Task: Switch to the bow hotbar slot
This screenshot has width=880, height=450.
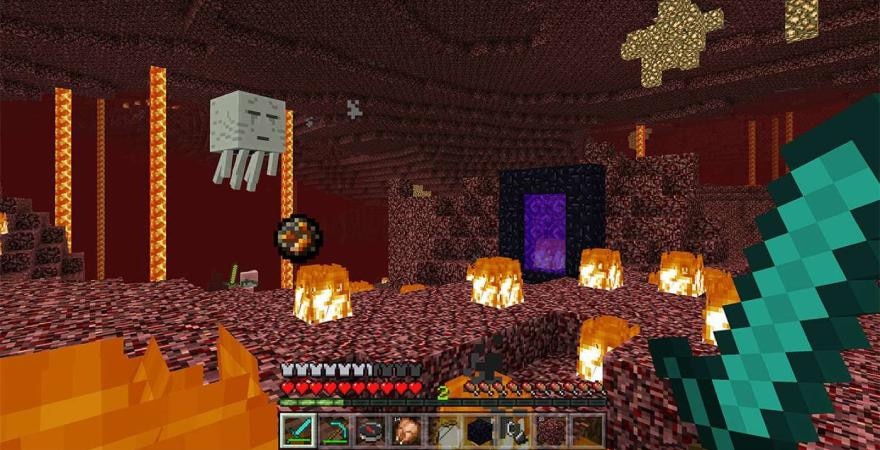Action: click(443, 431)
